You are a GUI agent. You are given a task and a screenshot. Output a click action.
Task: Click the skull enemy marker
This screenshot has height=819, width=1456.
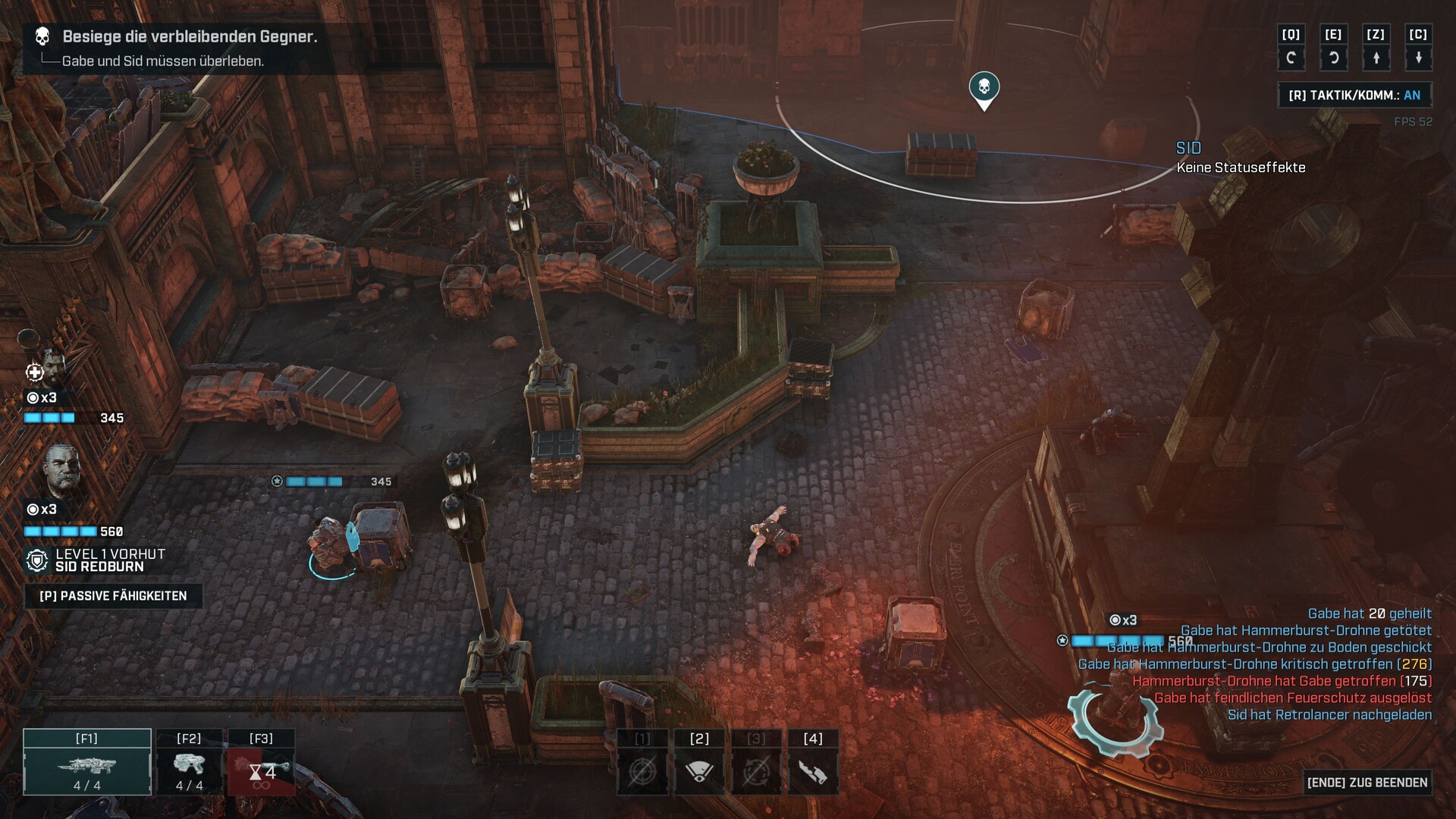point(984,89)
